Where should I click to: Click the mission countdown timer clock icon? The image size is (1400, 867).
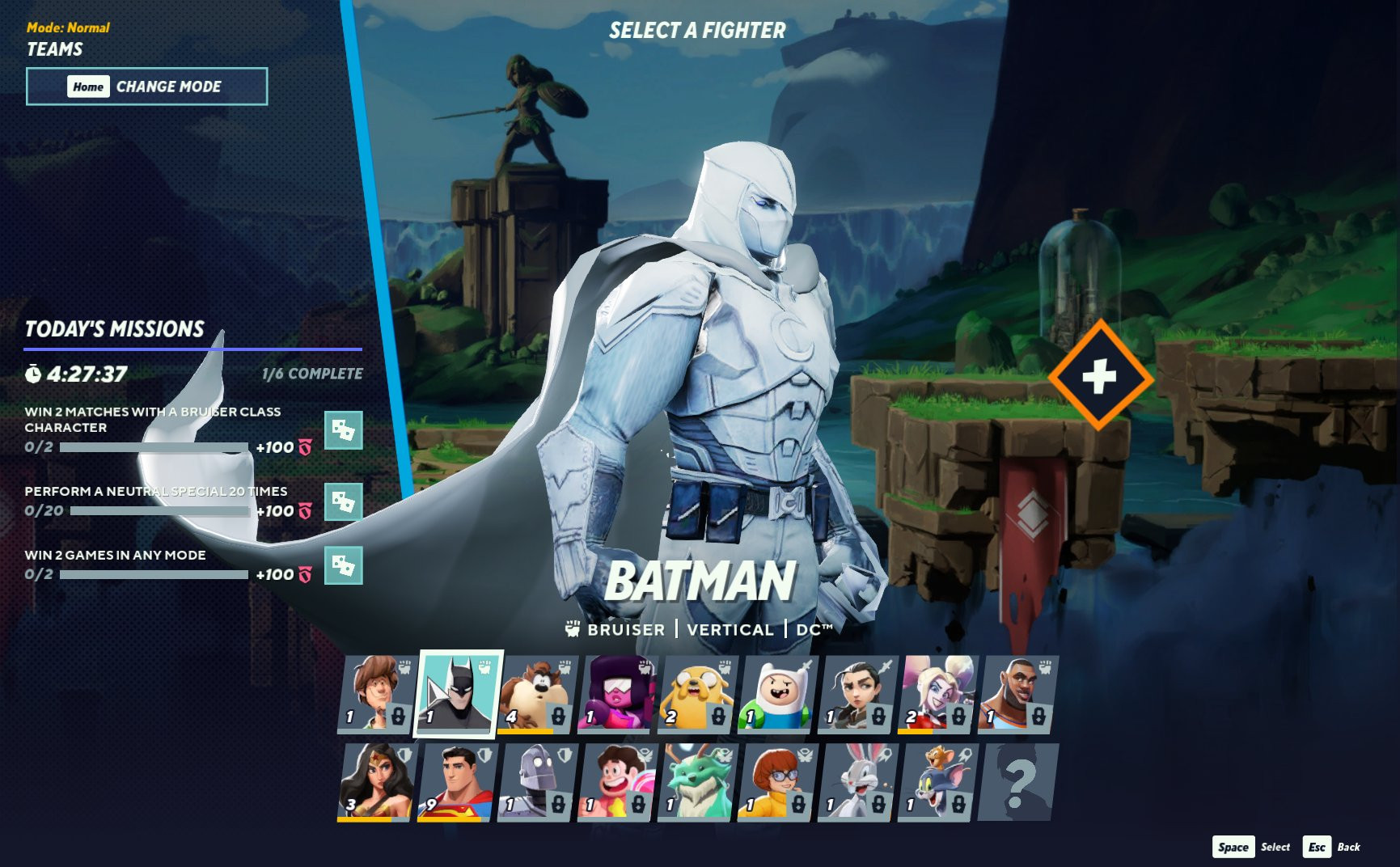click(x=32, y=374)
